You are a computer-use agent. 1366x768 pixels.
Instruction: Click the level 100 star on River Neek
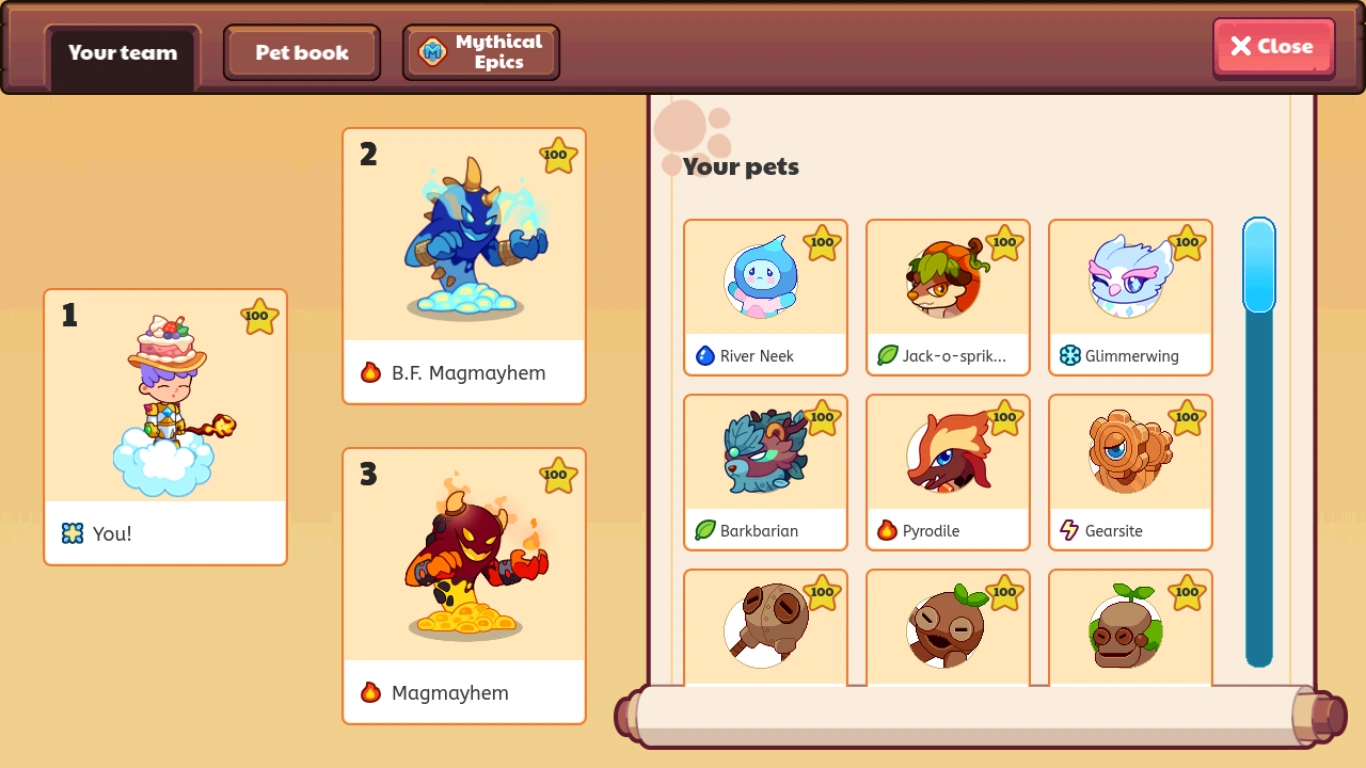(822, 243)
